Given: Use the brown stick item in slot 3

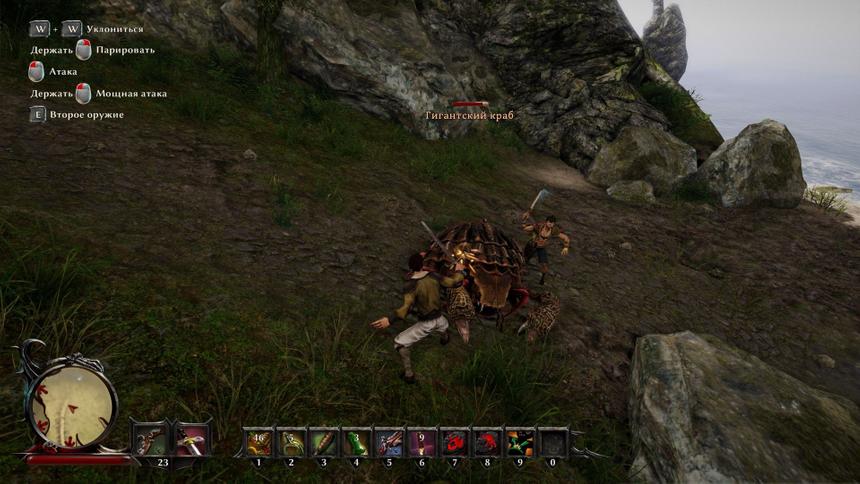Looking at the screenshot, I should [x=324, y=441].
